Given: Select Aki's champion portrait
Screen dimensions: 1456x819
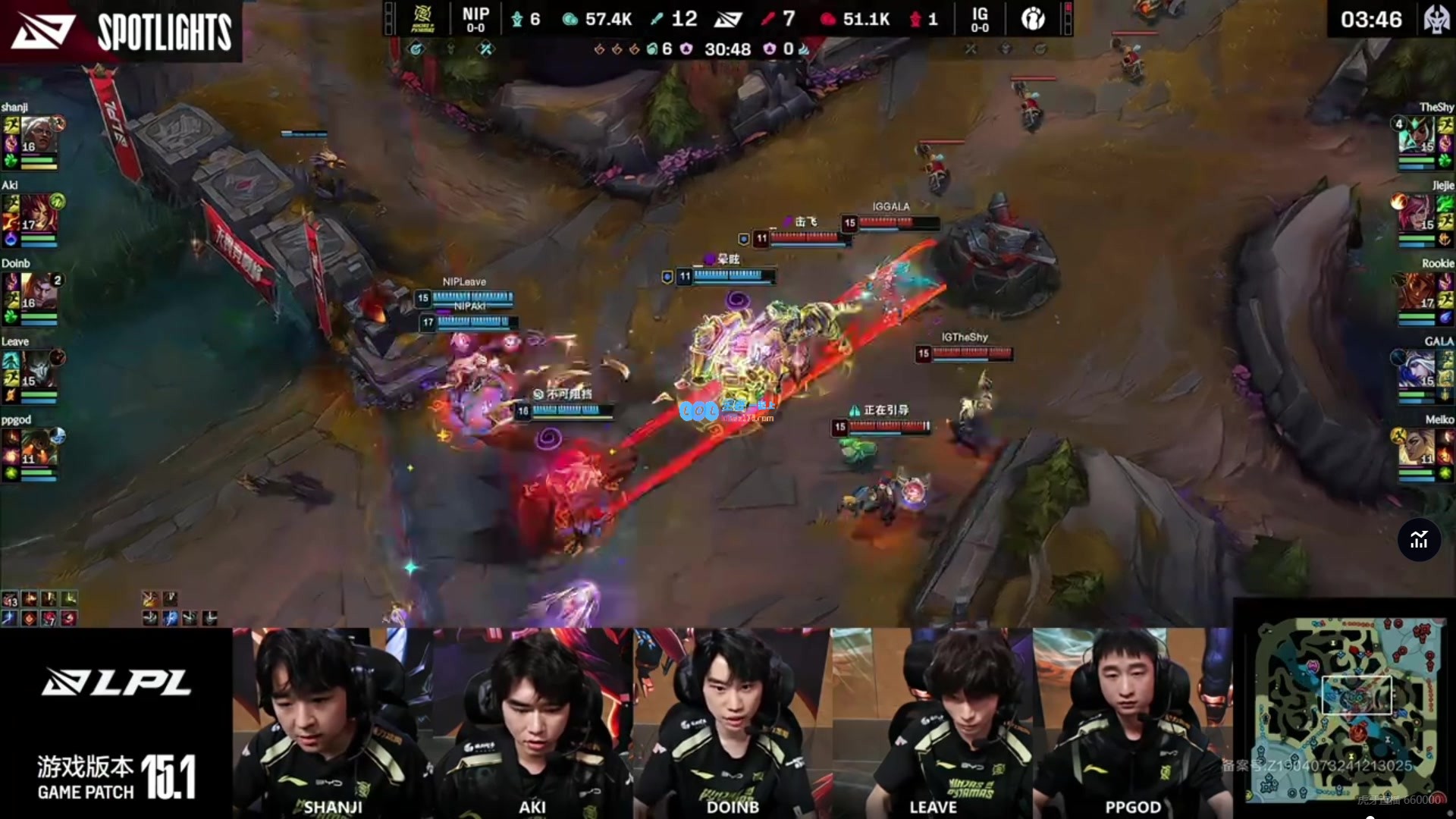Looking at the screenshot, I should tap(36, 213).
